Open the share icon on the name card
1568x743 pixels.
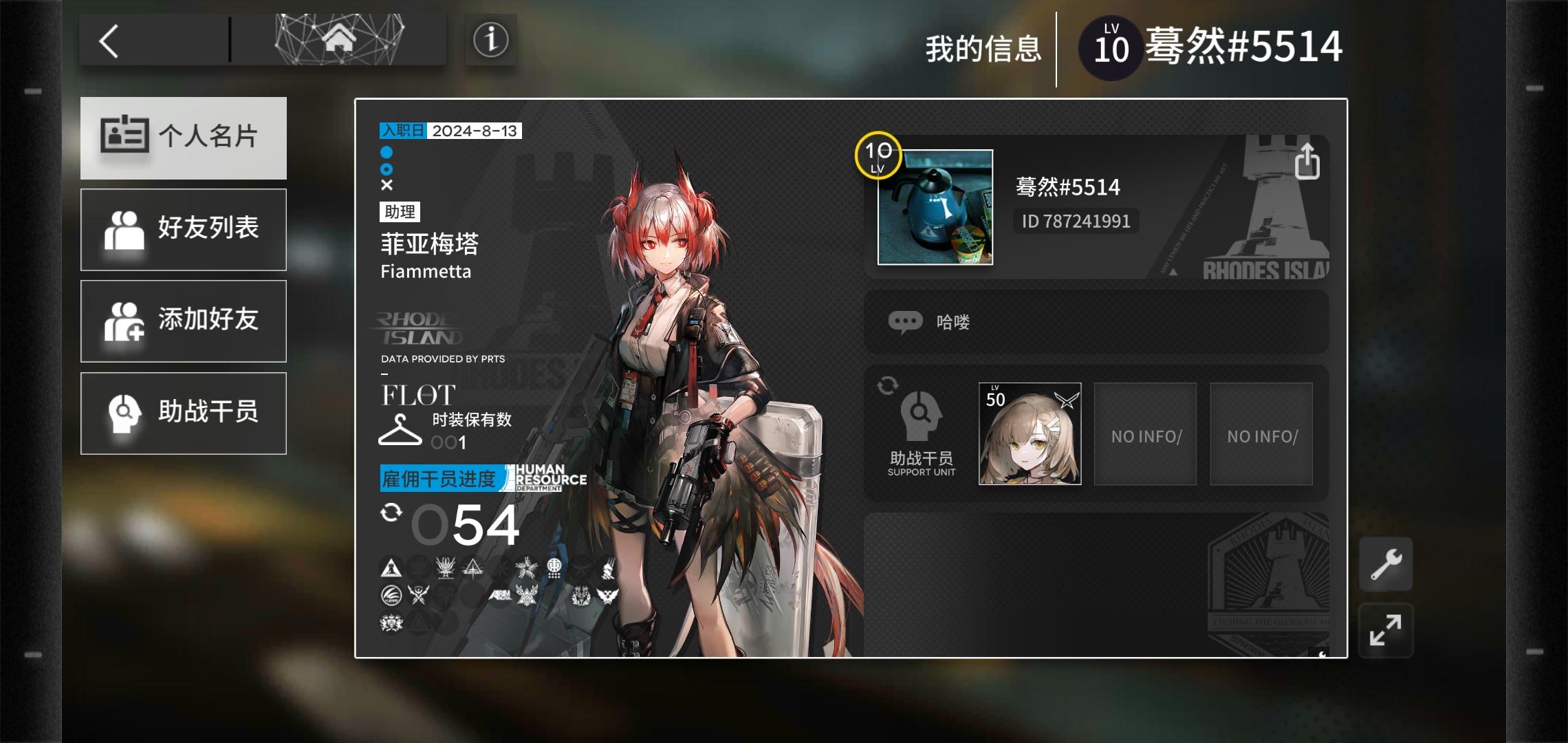pyautogui.click(x=1308, y=162)
